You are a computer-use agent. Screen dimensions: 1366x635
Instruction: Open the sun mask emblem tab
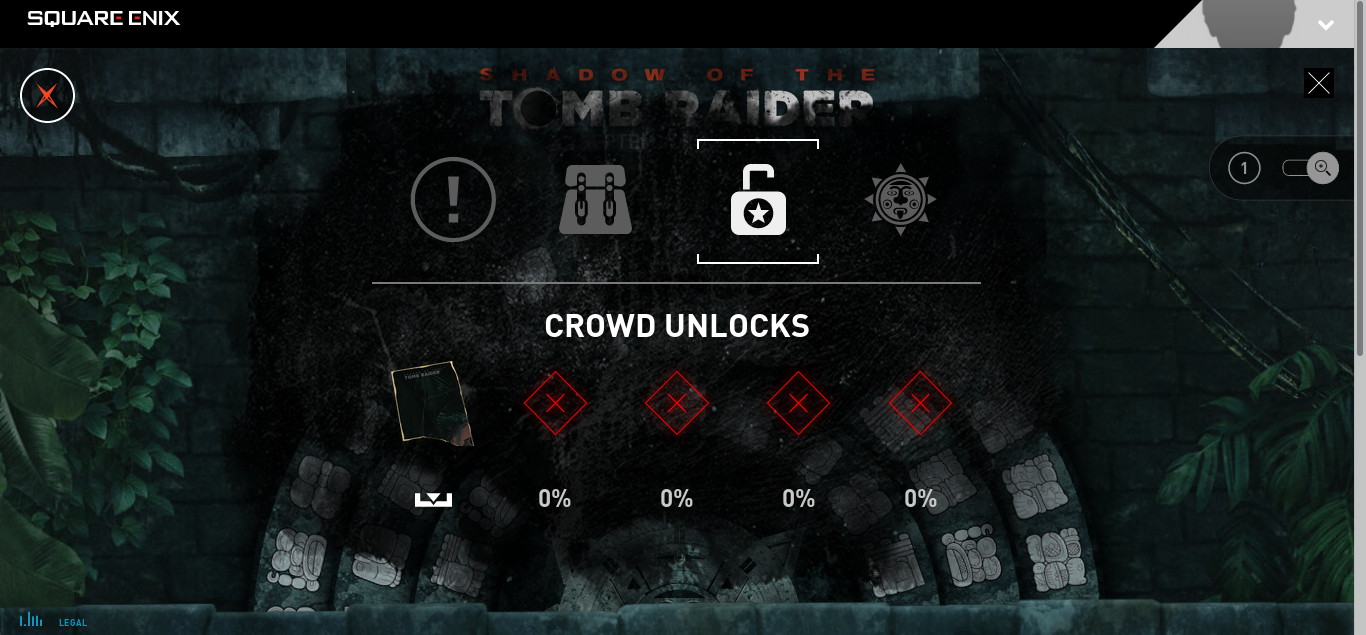tap(900, 200)
